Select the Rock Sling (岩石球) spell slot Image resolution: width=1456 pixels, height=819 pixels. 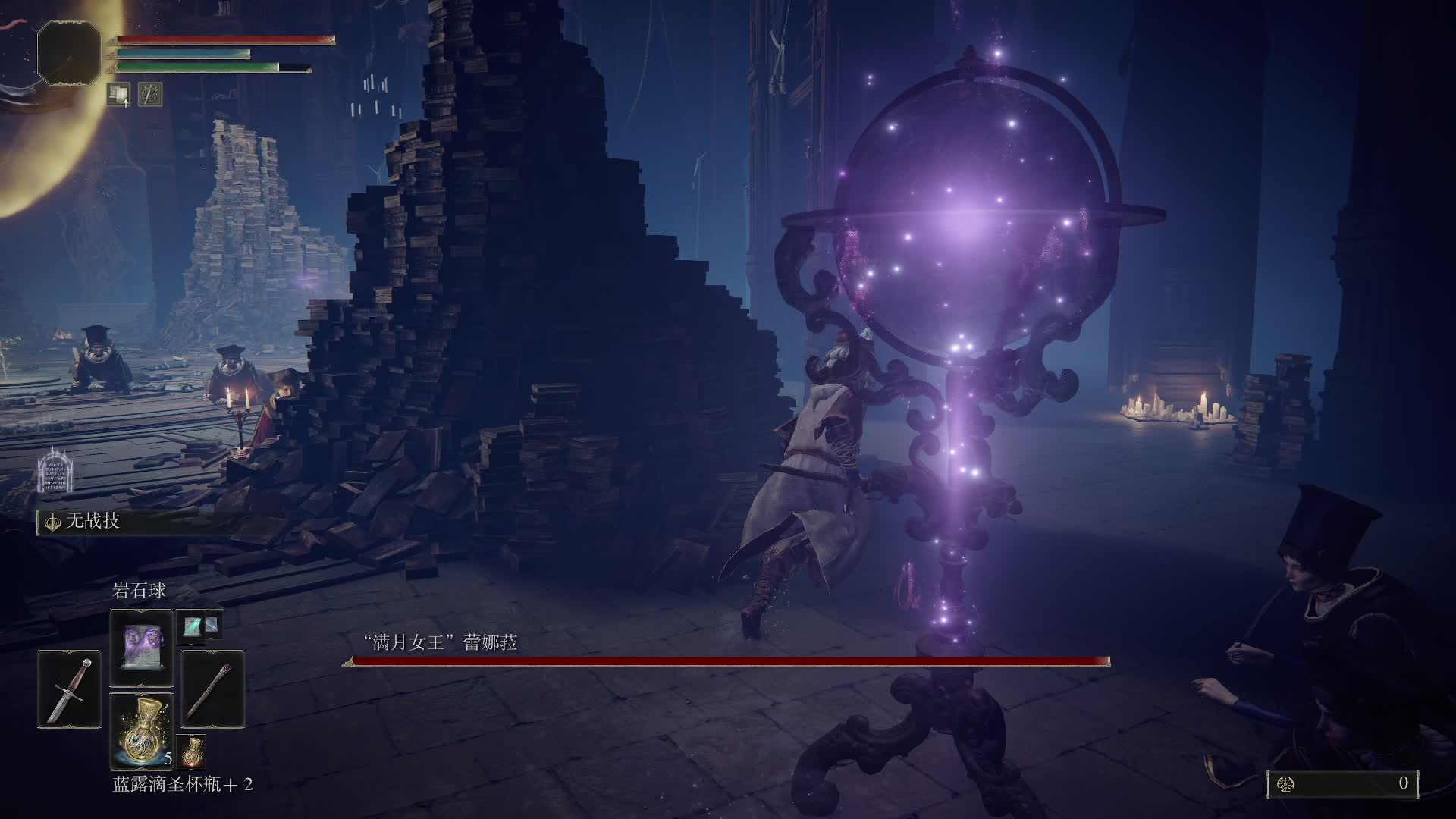pyautogui.click(x=142, y=648)
